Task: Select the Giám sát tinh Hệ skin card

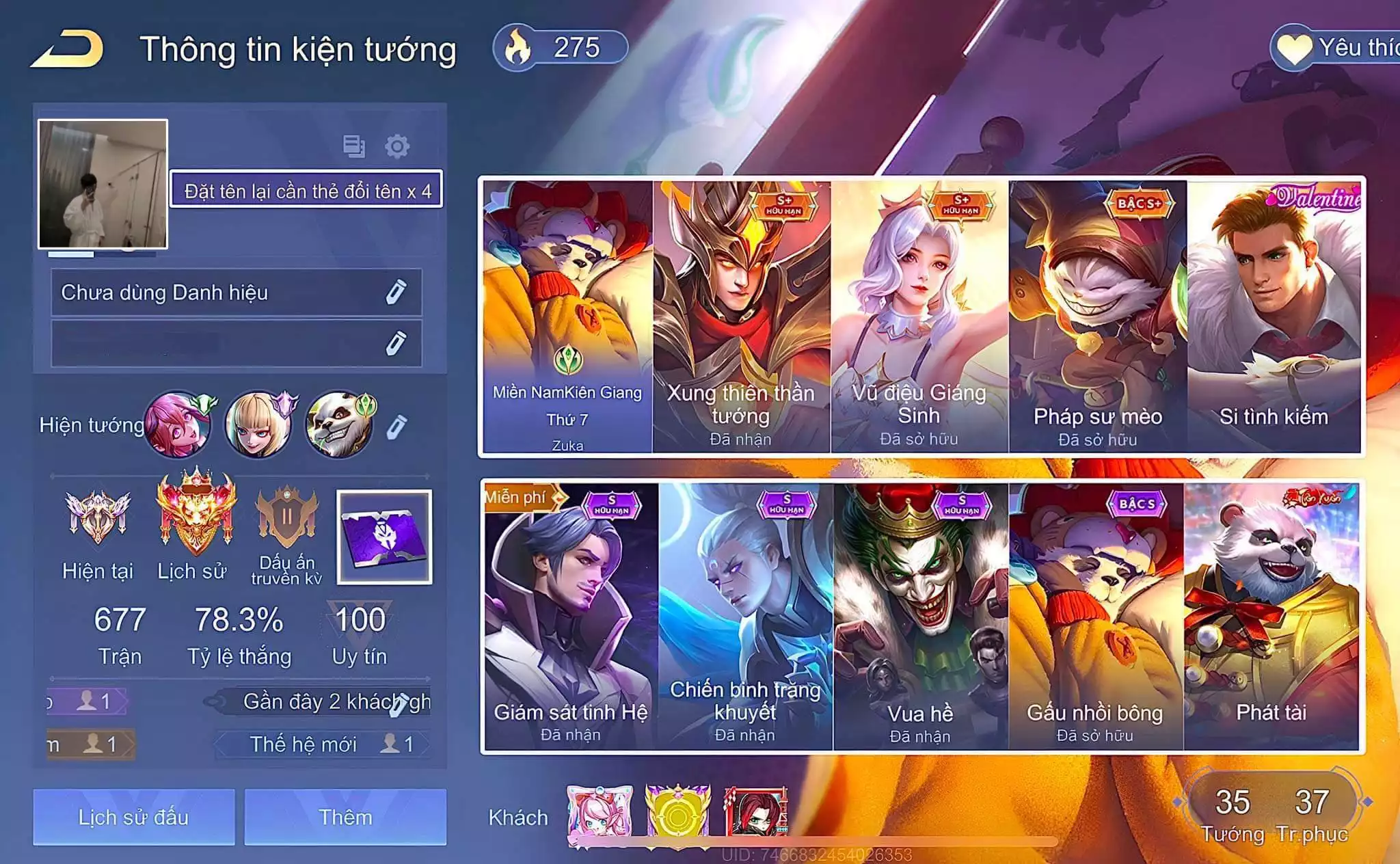Action: click(x=571, y=617)
